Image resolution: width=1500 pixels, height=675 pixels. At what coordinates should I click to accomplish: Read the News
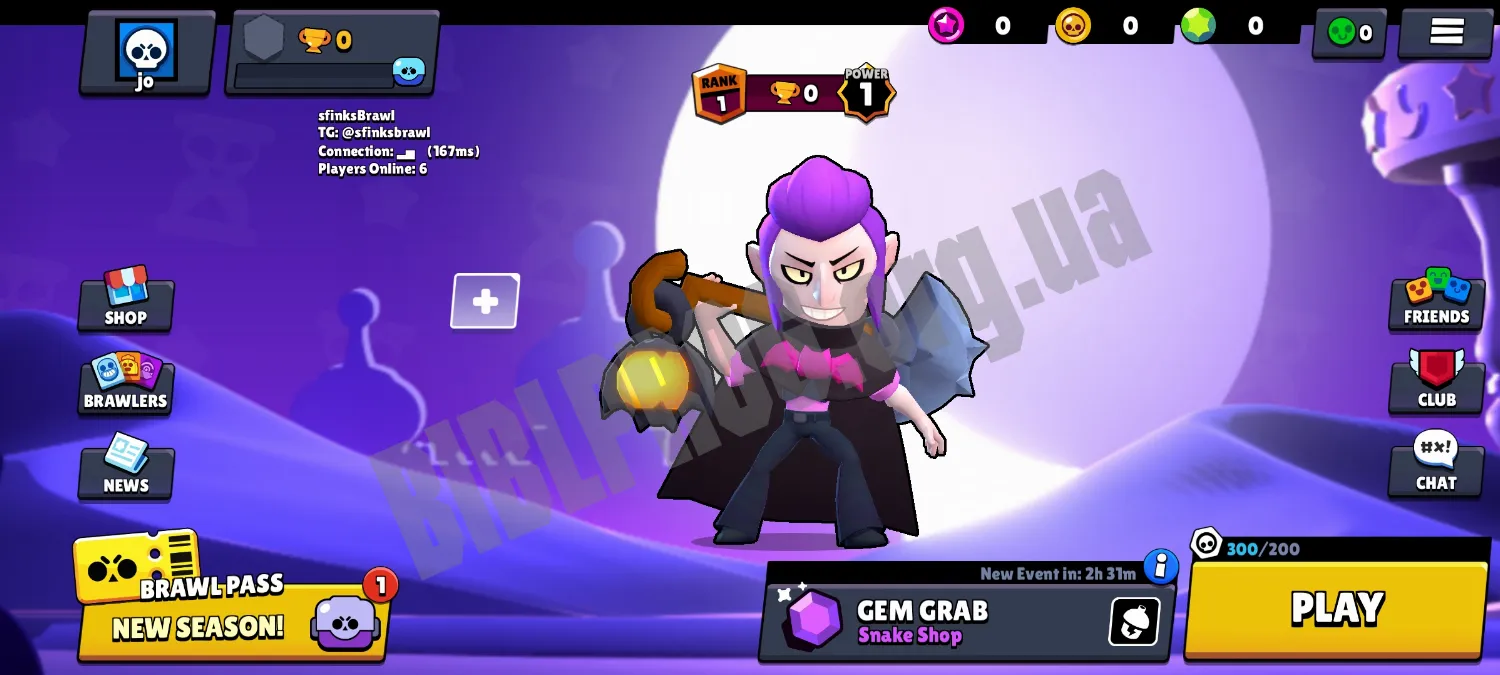126,467
